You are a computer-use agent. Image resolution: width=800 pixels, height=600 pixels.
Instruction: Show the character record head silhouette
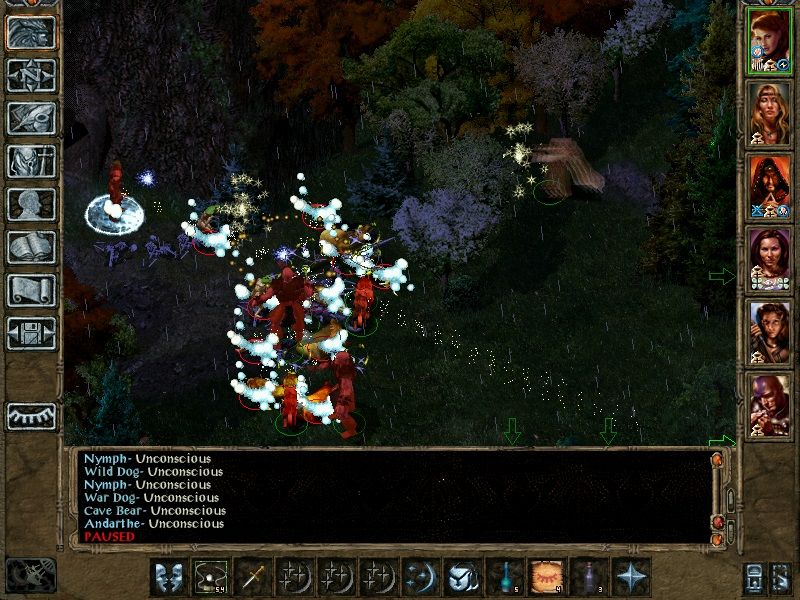click(31, 204)
